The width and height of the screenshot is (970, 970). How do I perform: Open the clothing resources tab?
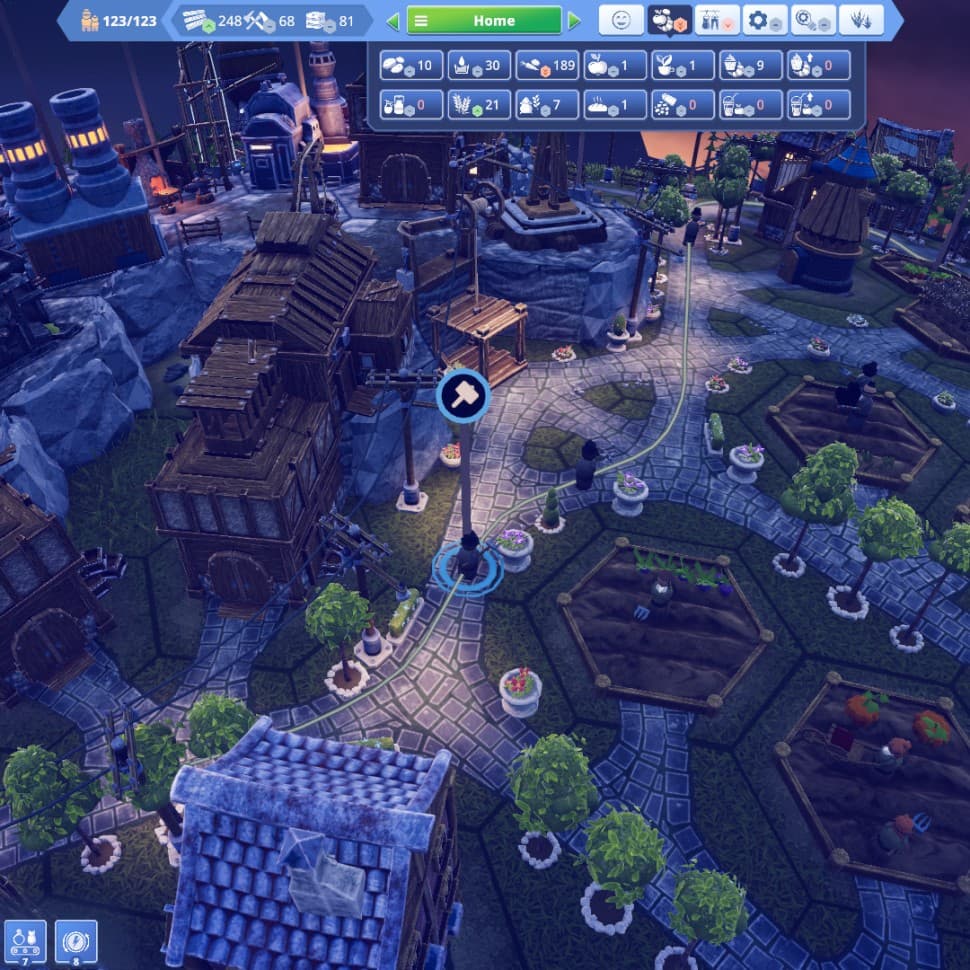pyautogui.click(x=717, y=20)
